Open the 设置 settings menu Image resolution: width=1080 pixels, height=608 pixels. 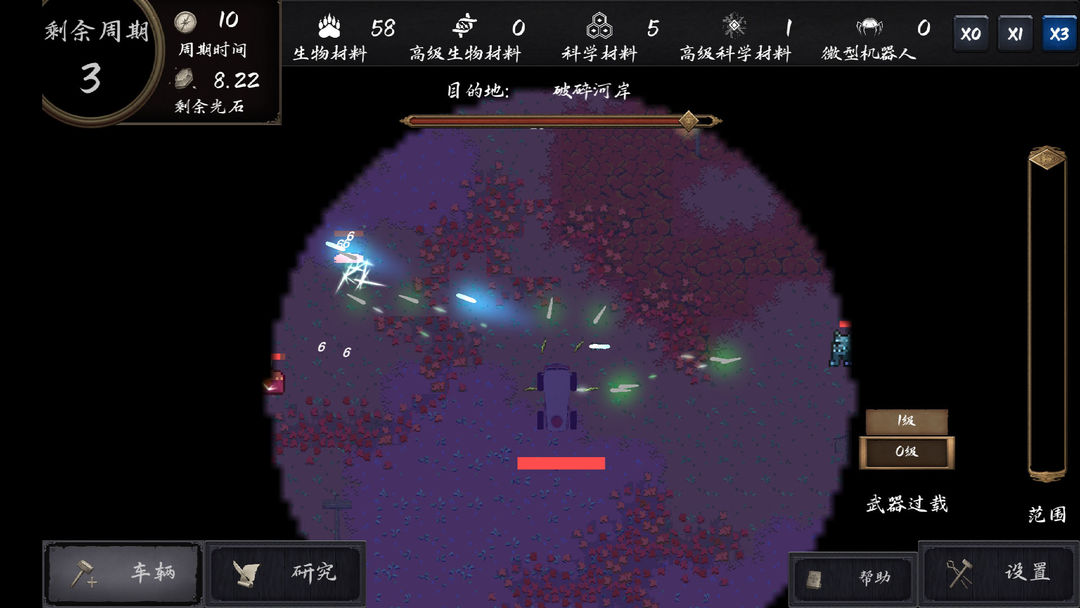(999, 574)
